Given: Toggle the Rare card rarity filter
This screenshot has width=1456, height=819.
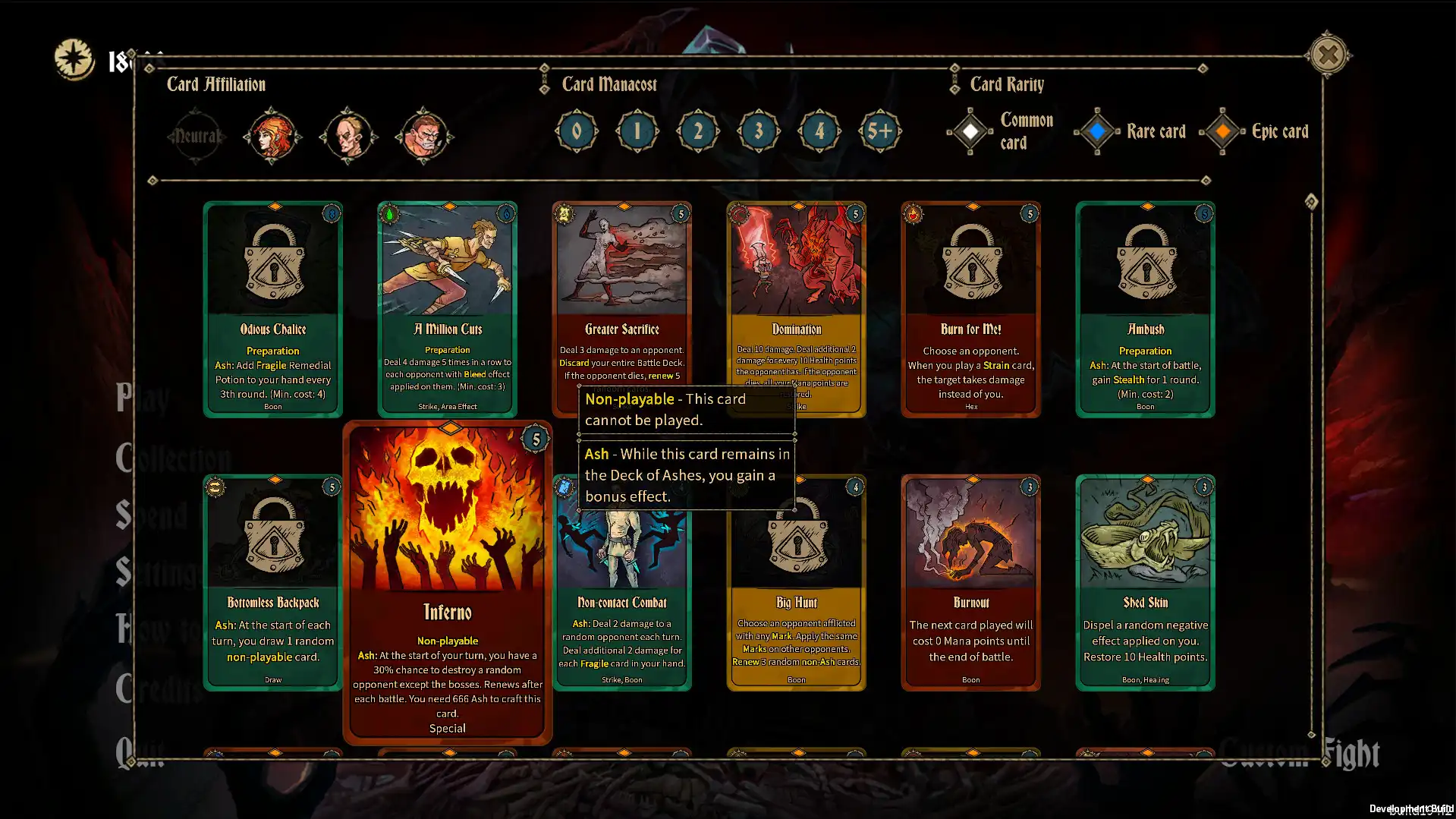Looking at the screenshot, I should [1096, 131].
